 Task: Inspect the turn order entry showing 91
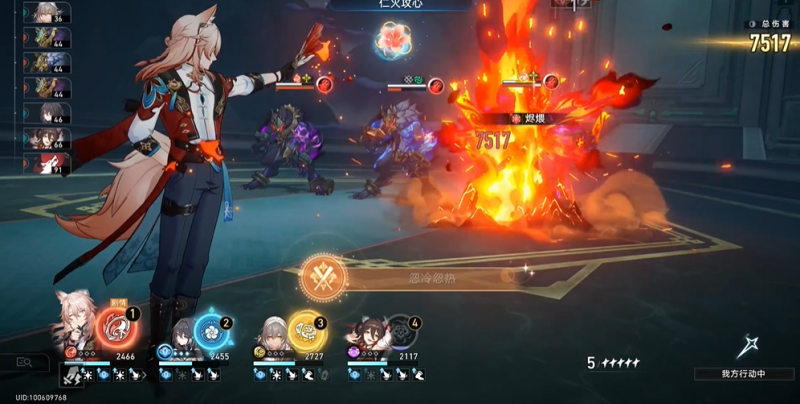47,164
